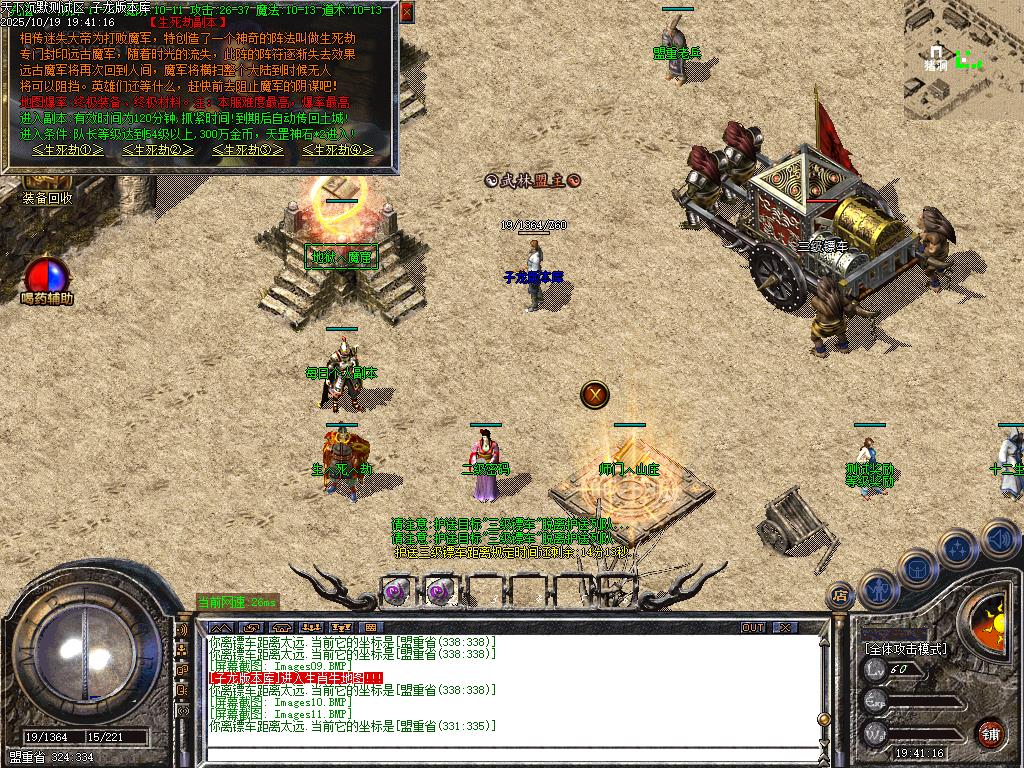Screen dimensions: 1024x768
Task: Select the 生死劫② dungeon option
Action: click(x=158, y=150)
